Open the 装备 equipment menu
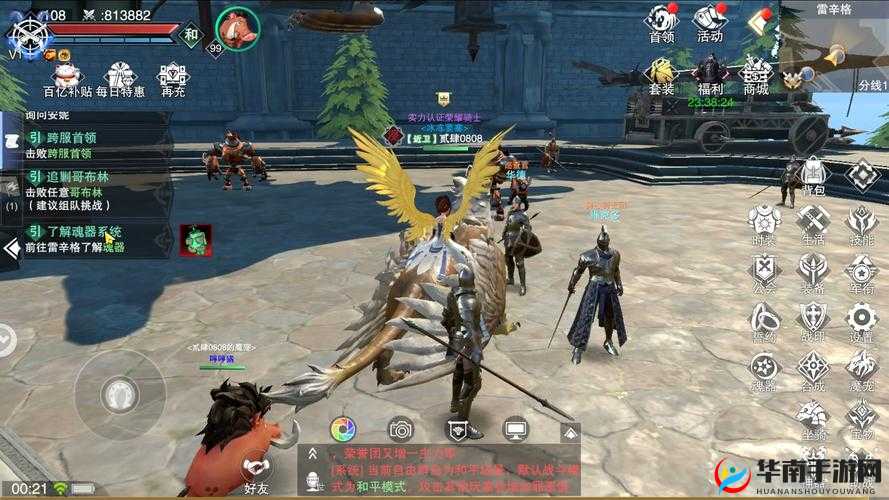889x500 pixels. point(813,273)
